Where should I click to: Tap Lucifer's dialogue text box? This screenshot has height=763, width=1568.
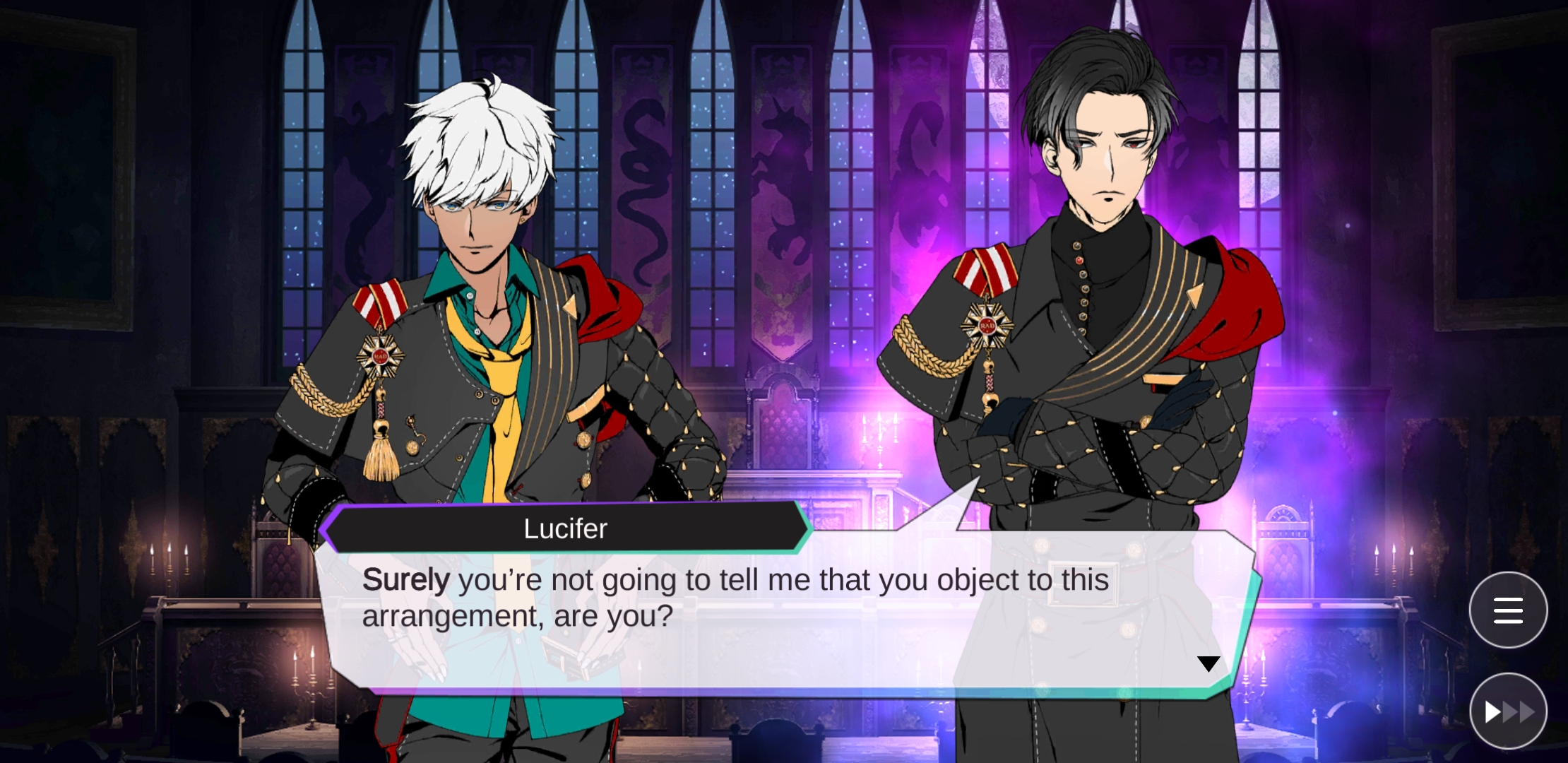[x=777, y=615]
